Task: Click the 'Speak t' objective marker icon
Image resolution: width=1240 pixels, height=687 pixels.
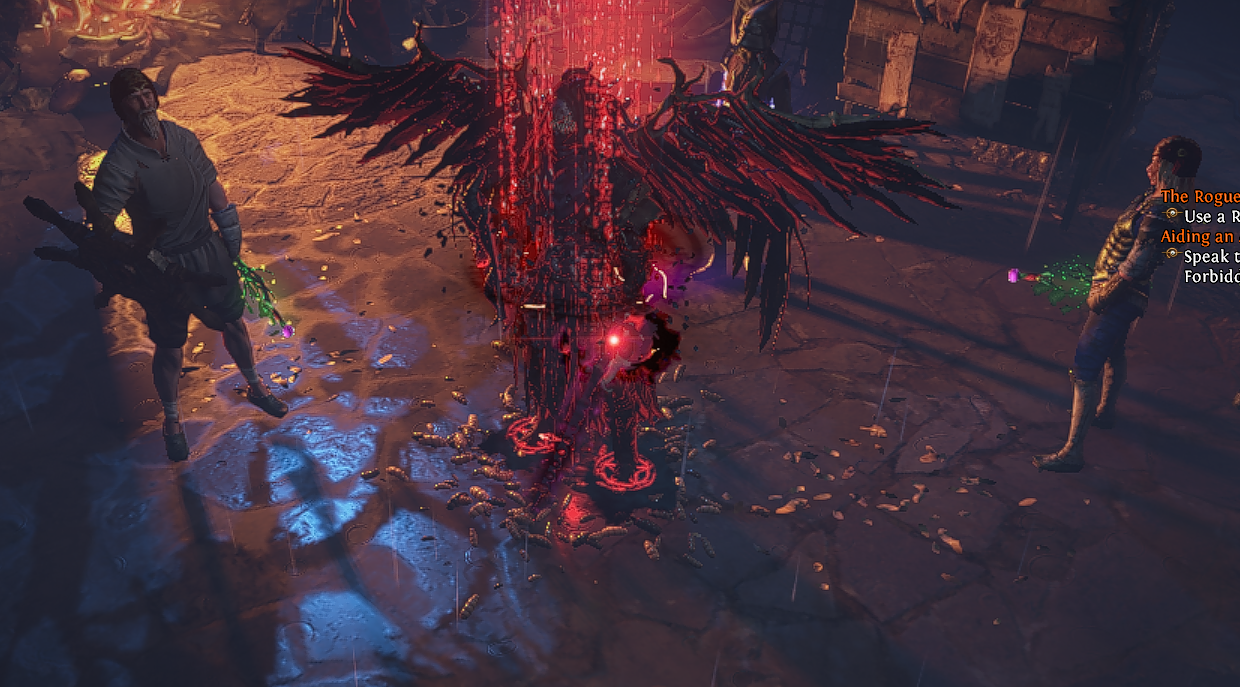Action: (1172, 255)
